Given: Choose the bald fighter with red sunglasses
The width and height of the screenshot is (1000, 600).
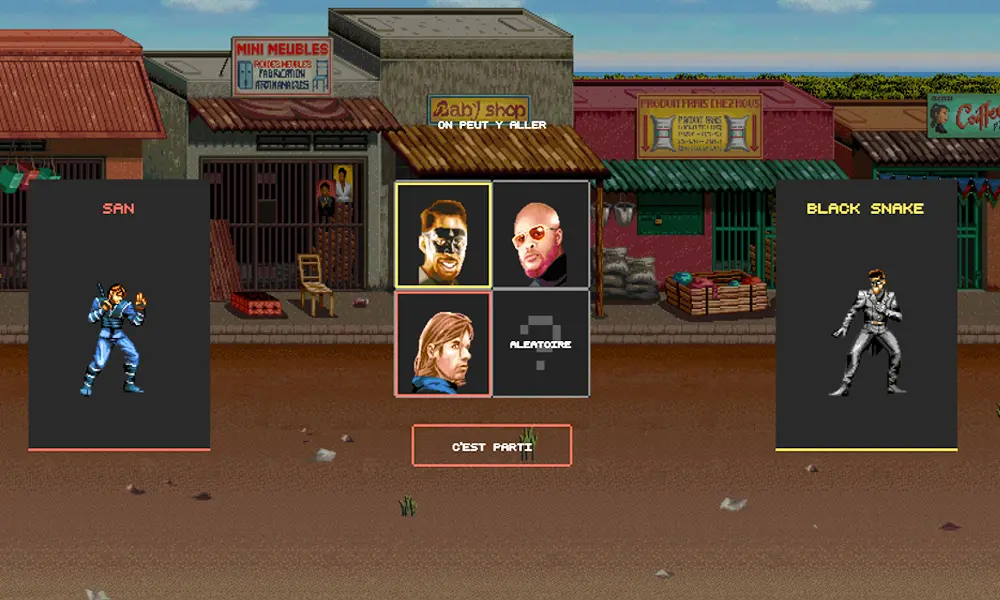Looking at the screenshot, I should tap(540, 235).
